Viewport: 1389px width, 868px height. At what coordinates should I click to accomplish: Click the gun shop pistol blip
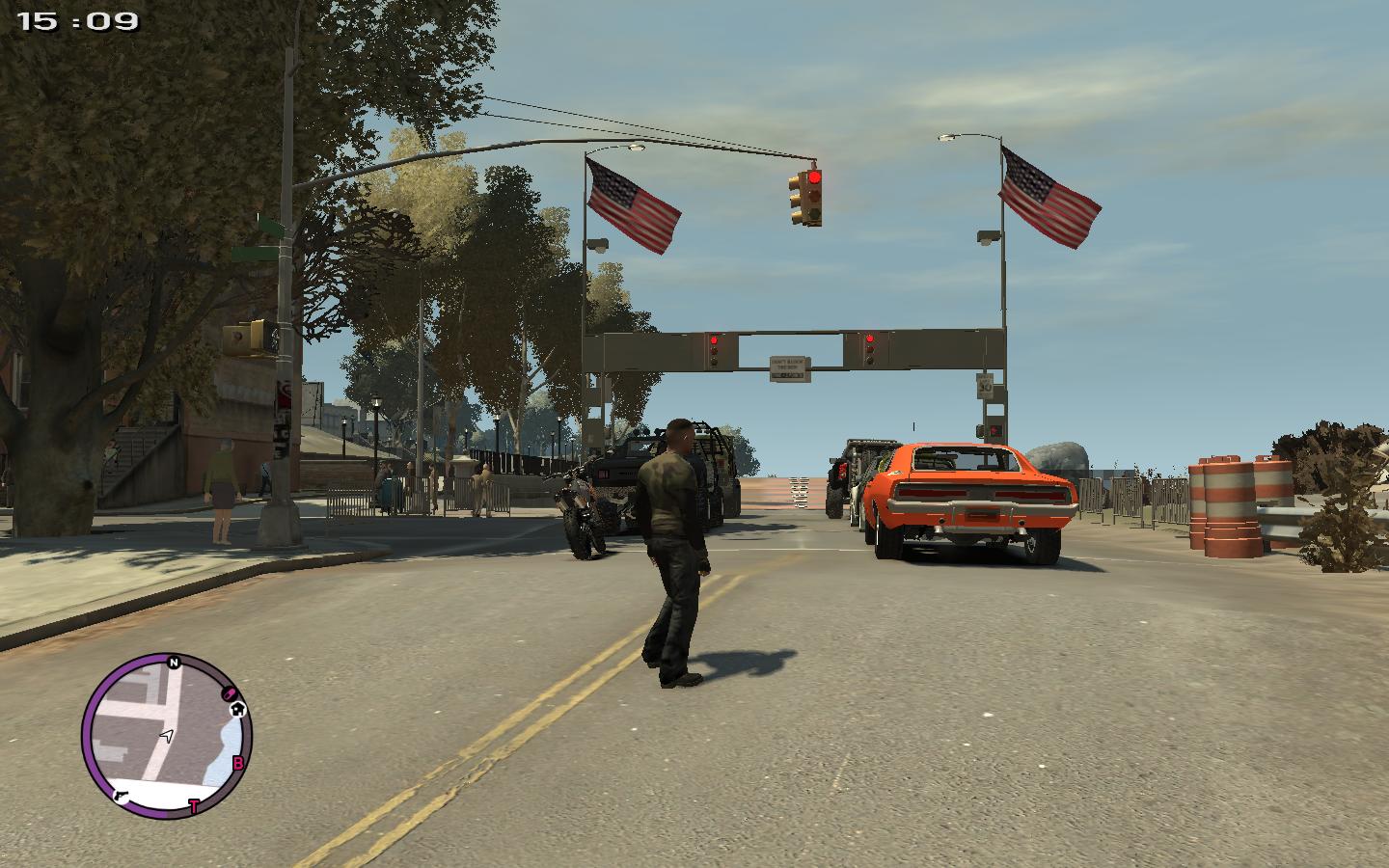click(x=123, y=796)
